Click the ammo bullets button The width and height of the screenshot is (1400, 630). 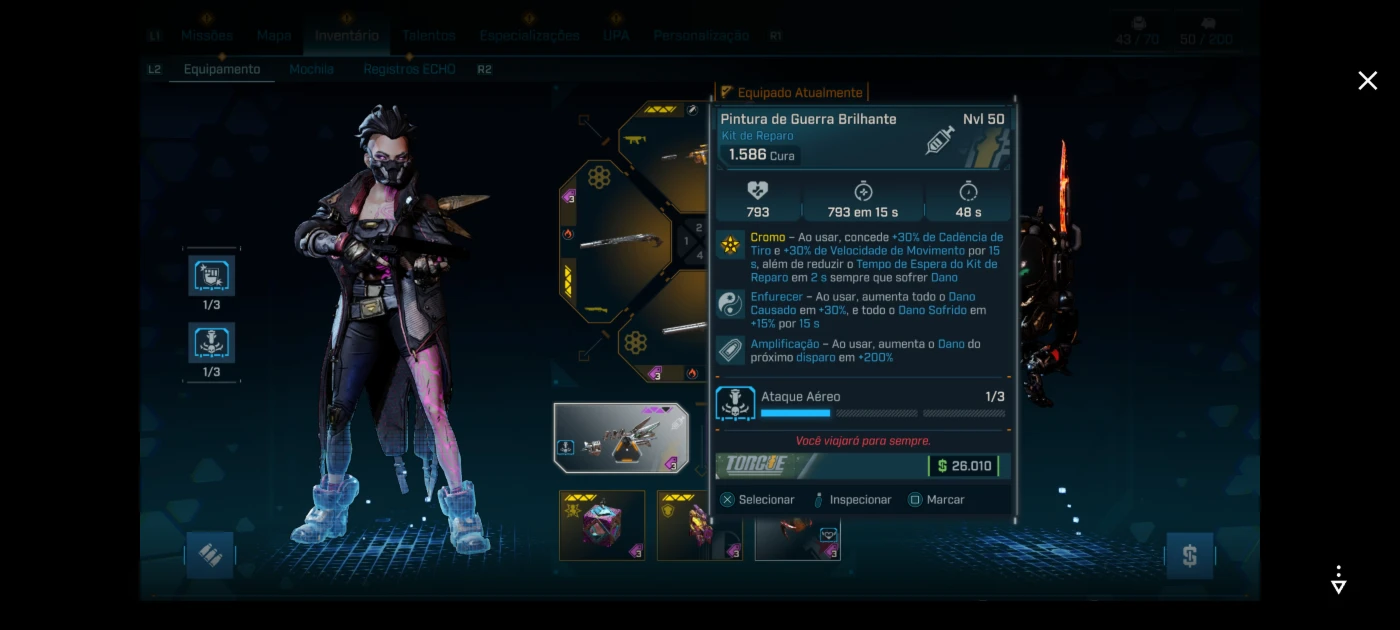coord(210,556)
